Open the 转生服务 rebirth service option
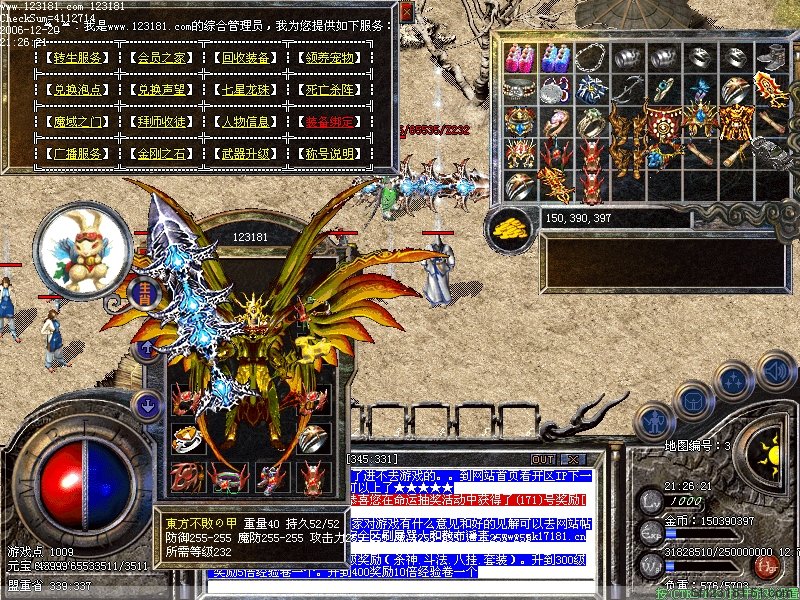 click(x=77, y=58)
